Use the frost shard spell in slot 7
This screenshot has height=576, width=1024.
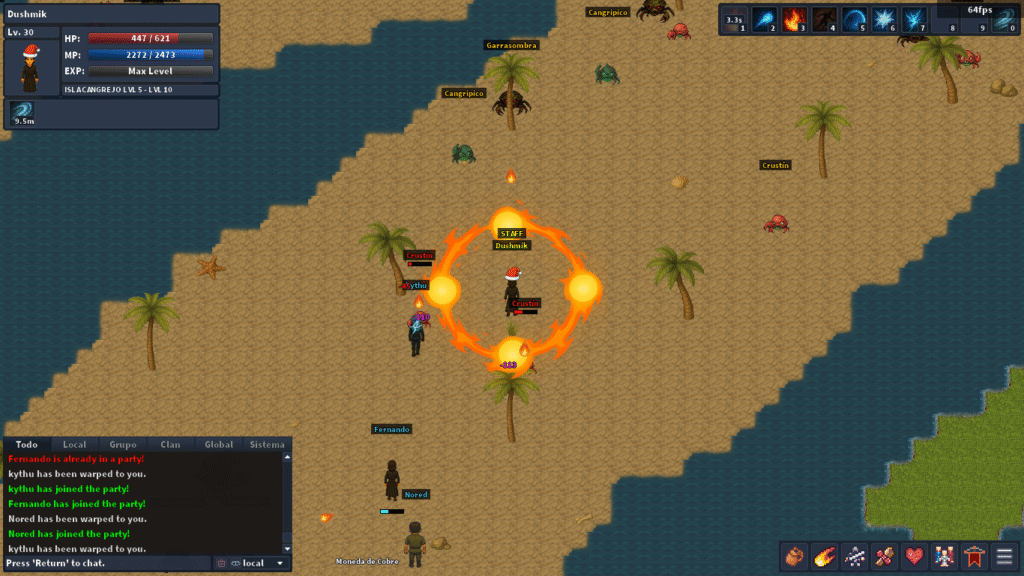click(x=914, y=20)
